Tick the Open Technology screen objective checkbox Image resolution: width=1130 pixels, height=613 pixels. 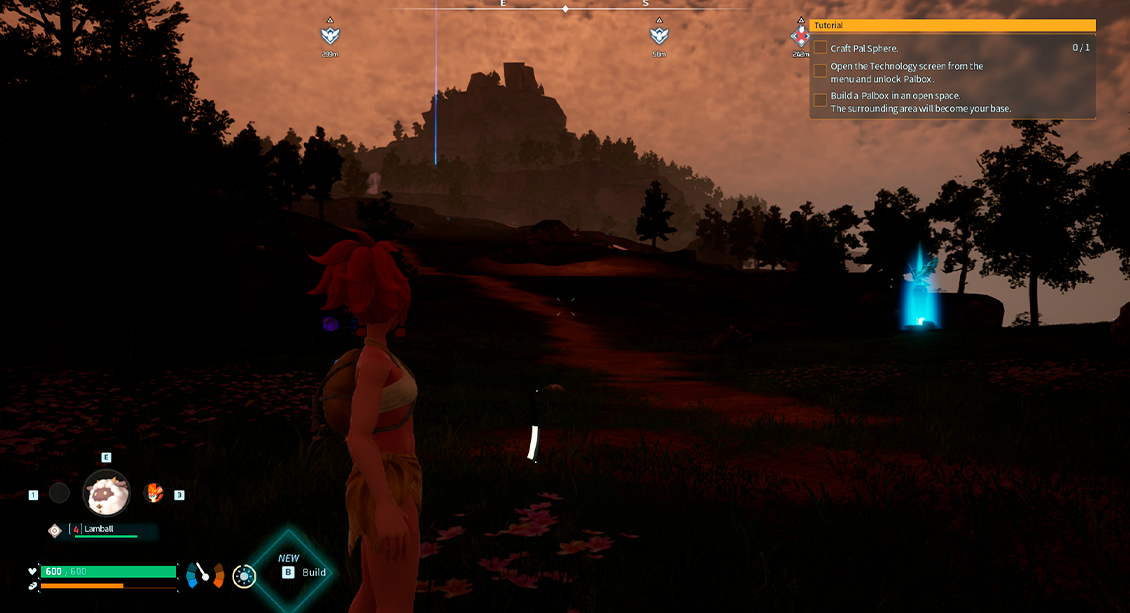point(820,71)
